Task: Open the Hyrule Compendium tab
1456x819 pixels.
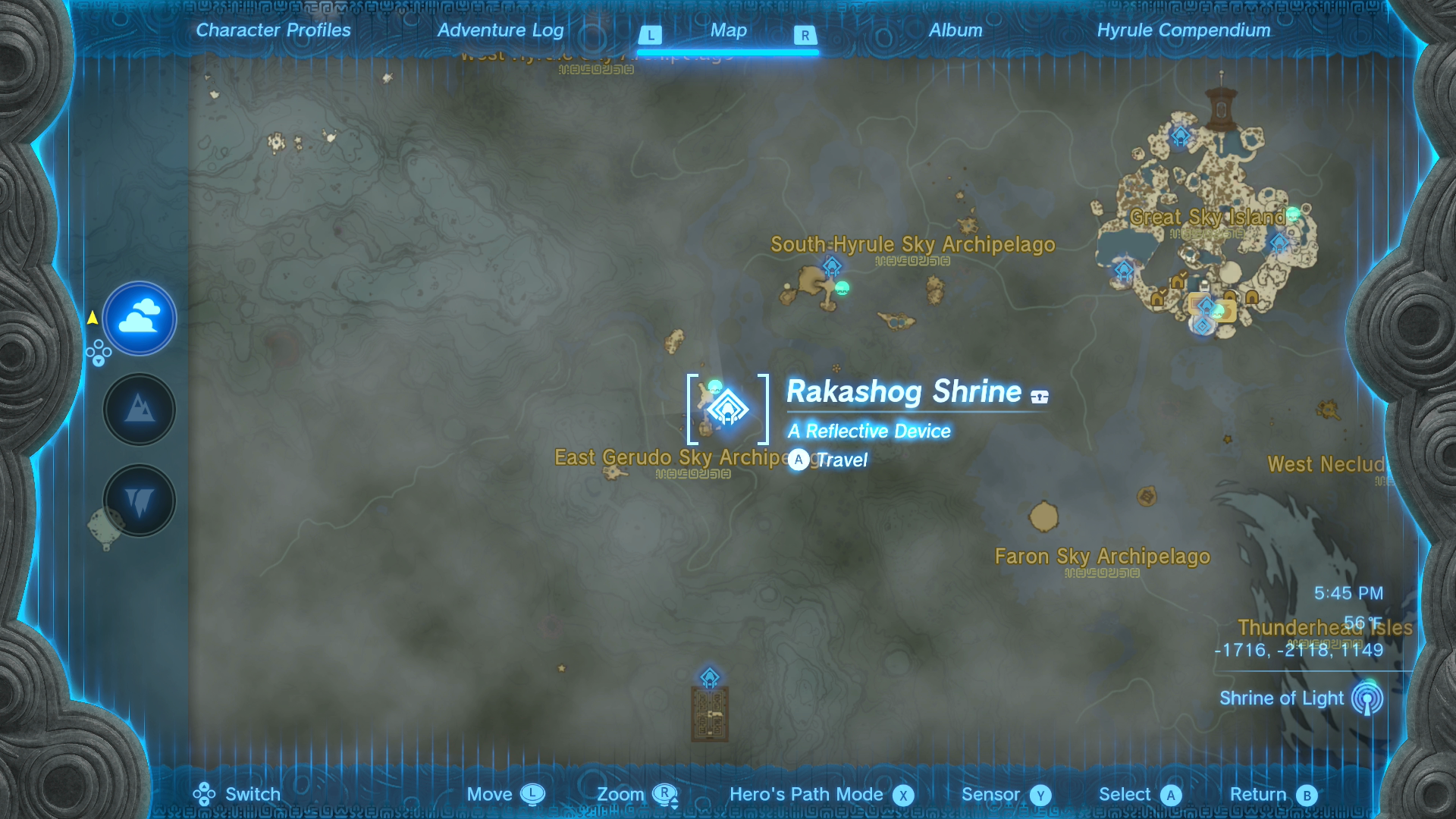Action: [x=1184, y=30]
